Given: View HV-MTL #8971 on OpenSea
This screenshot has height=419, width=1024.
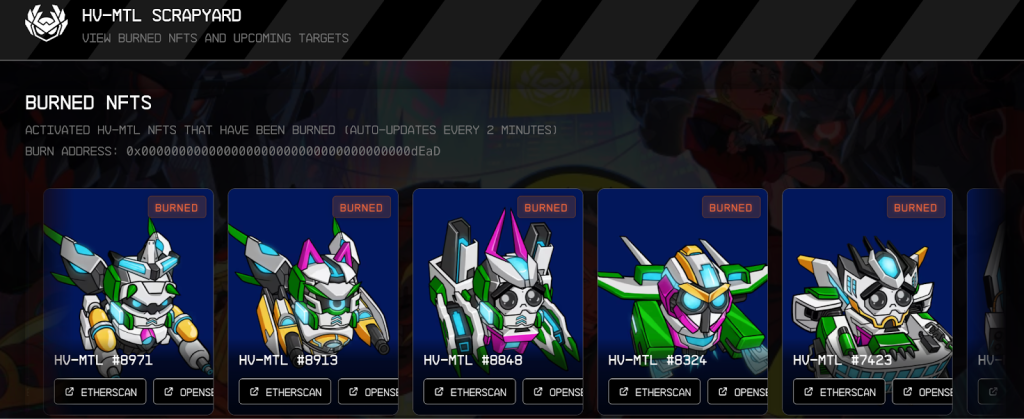Looking at the screenshot, I should [184, 392].
